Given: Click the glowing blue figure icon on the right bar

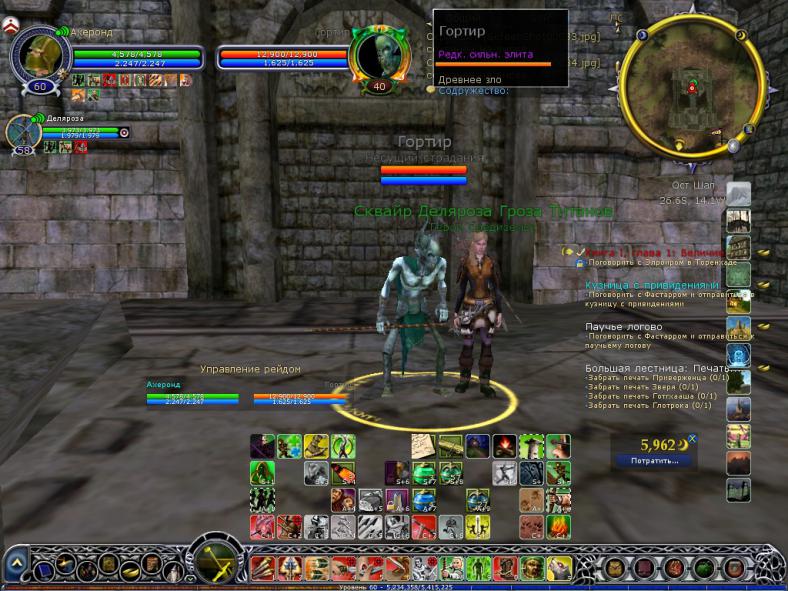Looking at the screenshot, I should tap(738, 355).
